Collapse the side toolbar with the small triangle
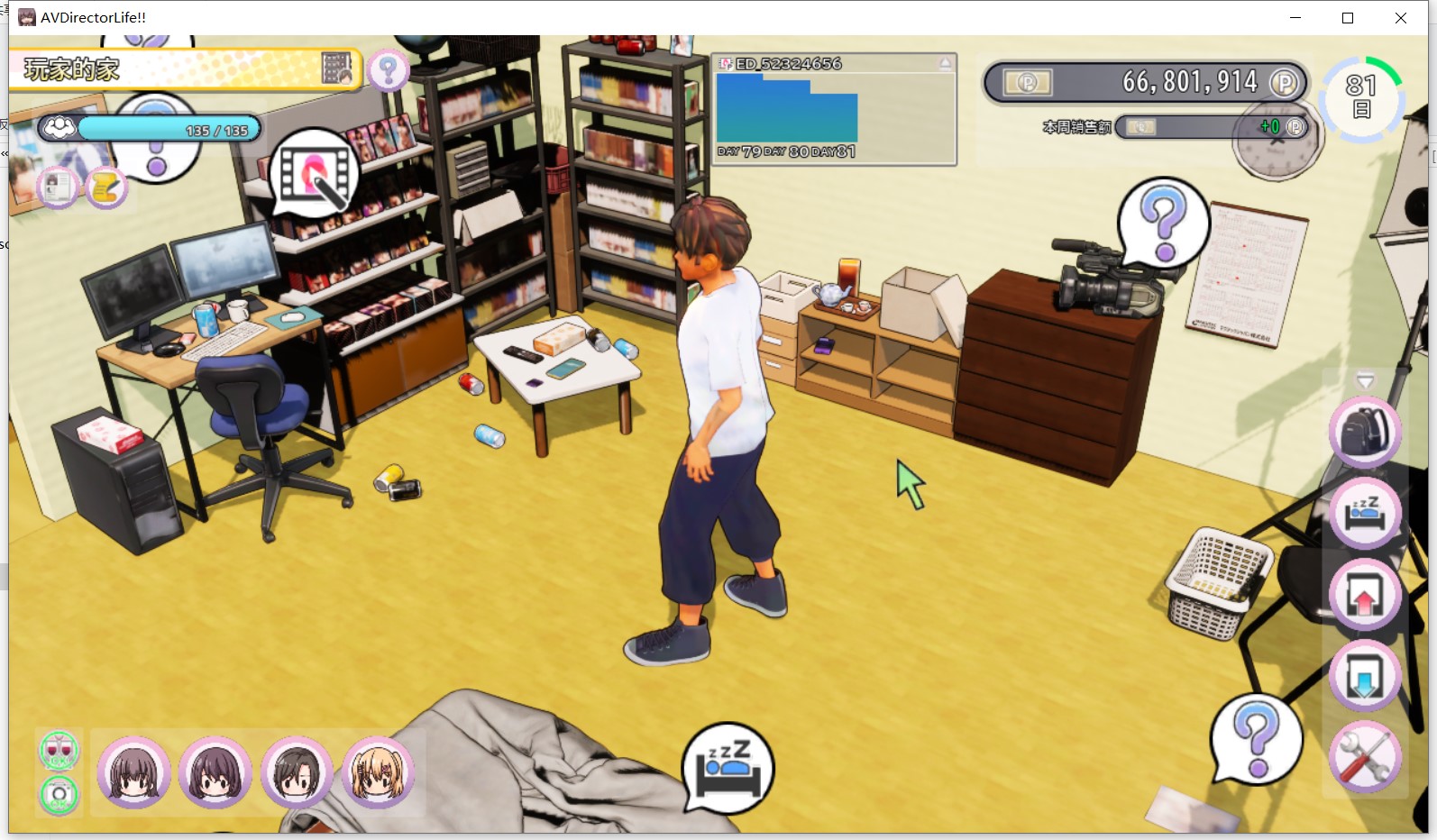Screen dimensions: 1437x840 (x=1365, y=380)
